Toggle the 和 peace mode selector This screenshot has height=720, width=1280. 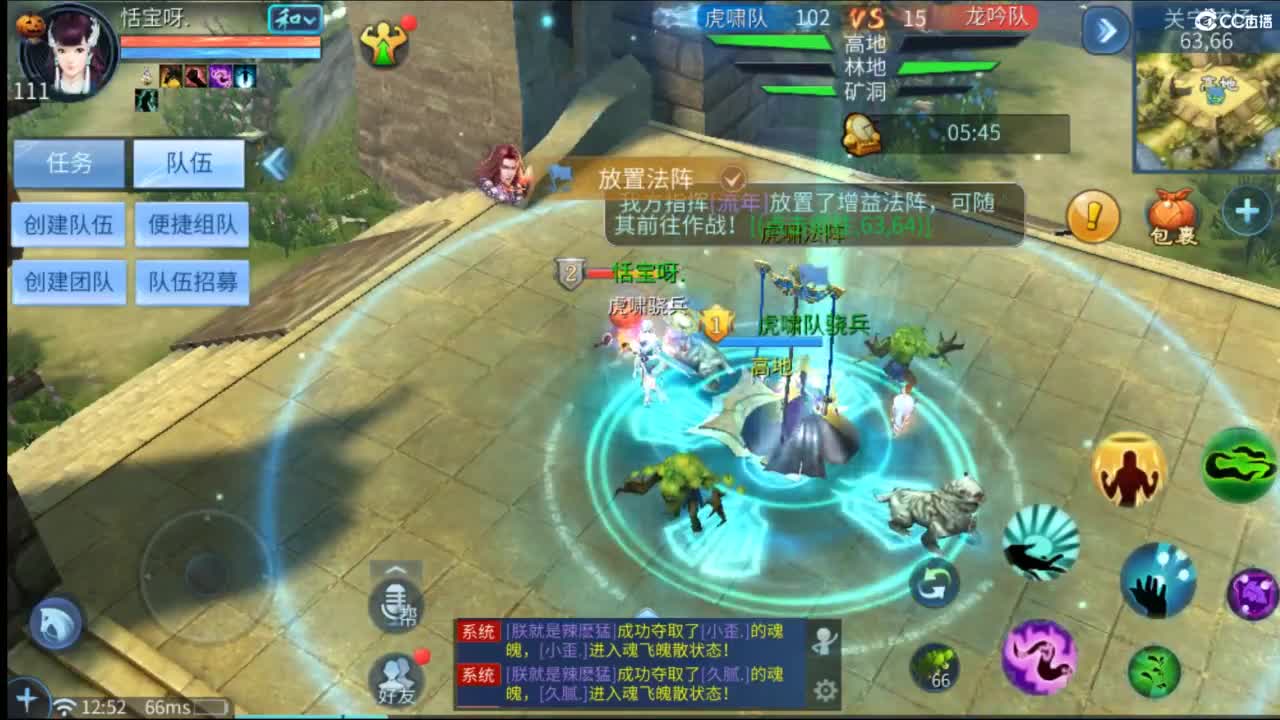click(x=294, y=20)
